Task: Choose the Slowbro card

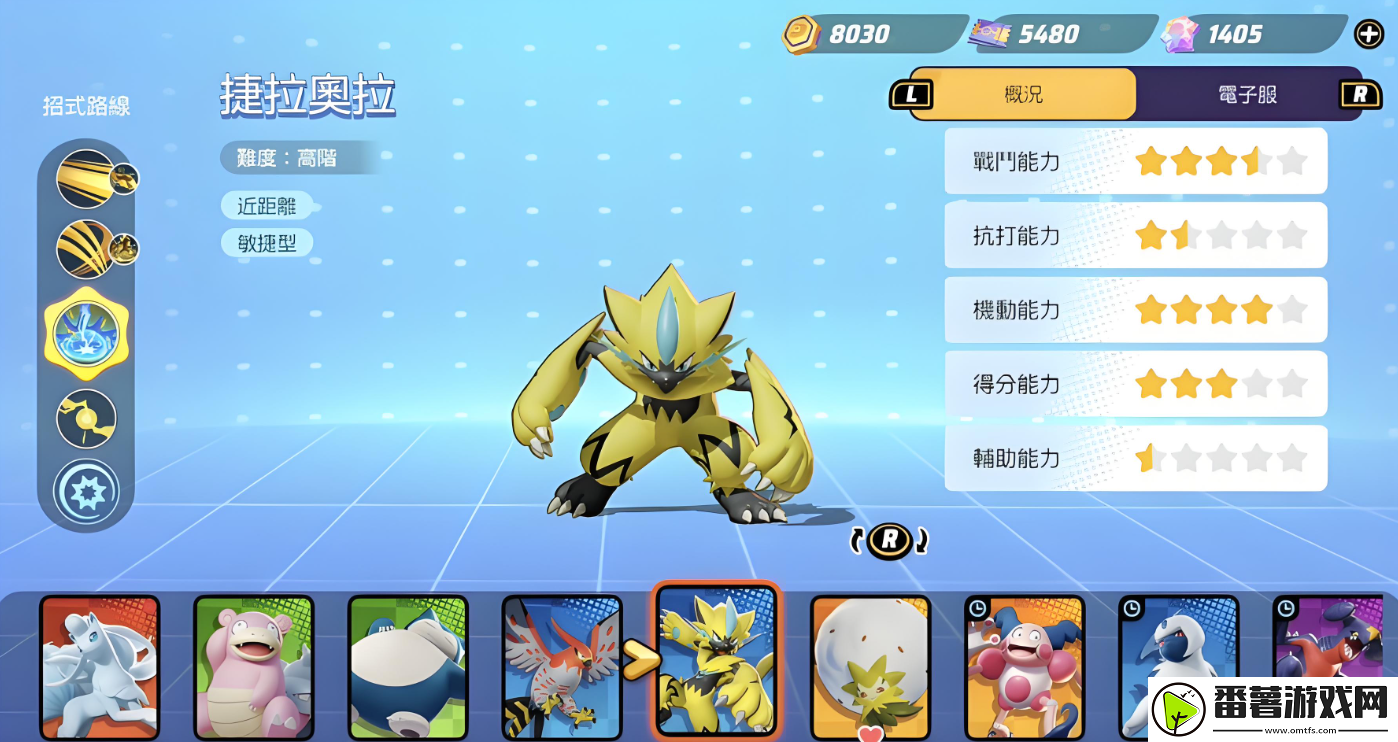Action: click(253, 665)
